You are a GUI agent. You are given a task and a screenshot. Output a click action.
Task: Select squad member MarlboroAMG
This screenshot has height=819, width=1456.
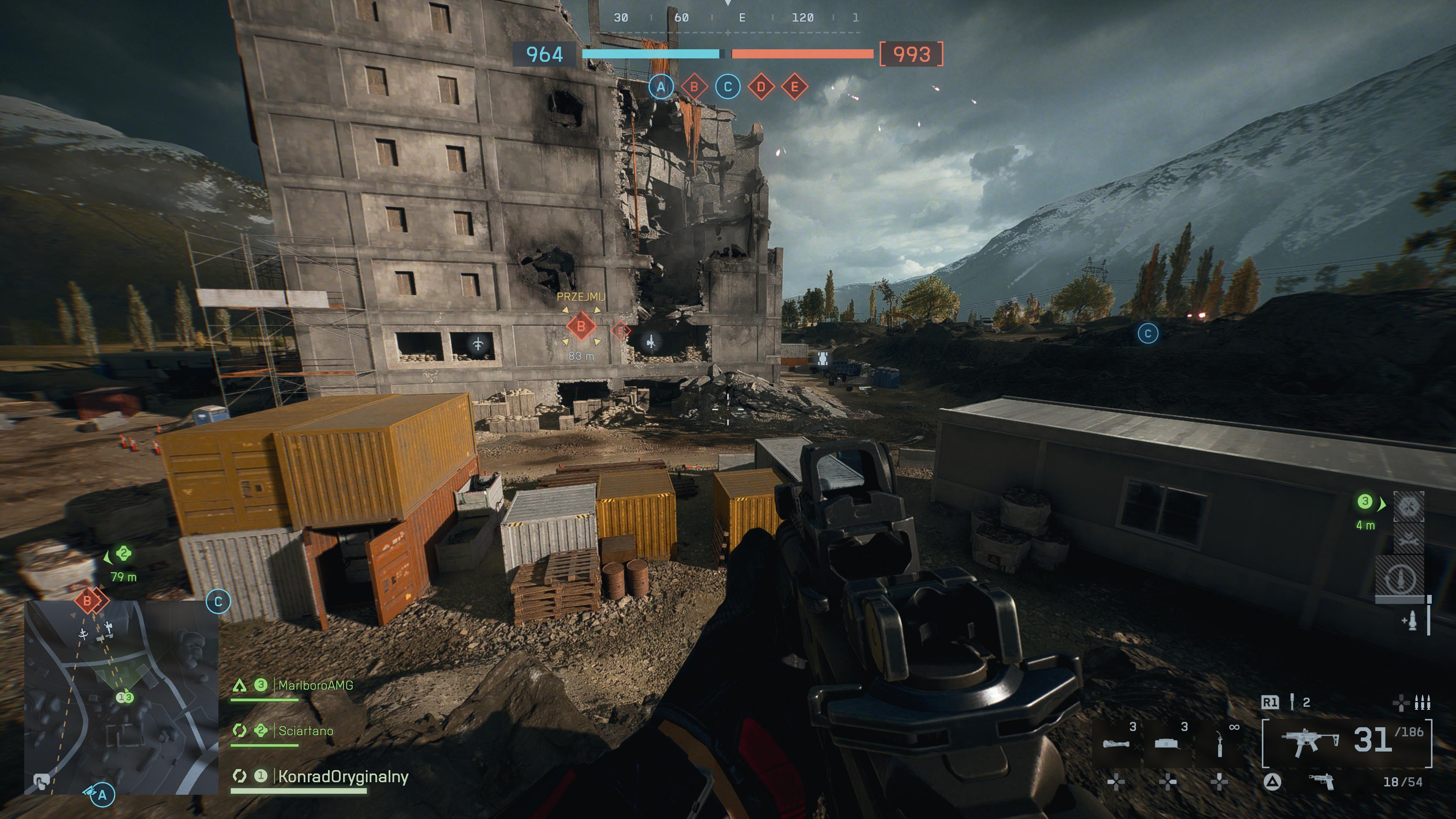coord(315,686)
